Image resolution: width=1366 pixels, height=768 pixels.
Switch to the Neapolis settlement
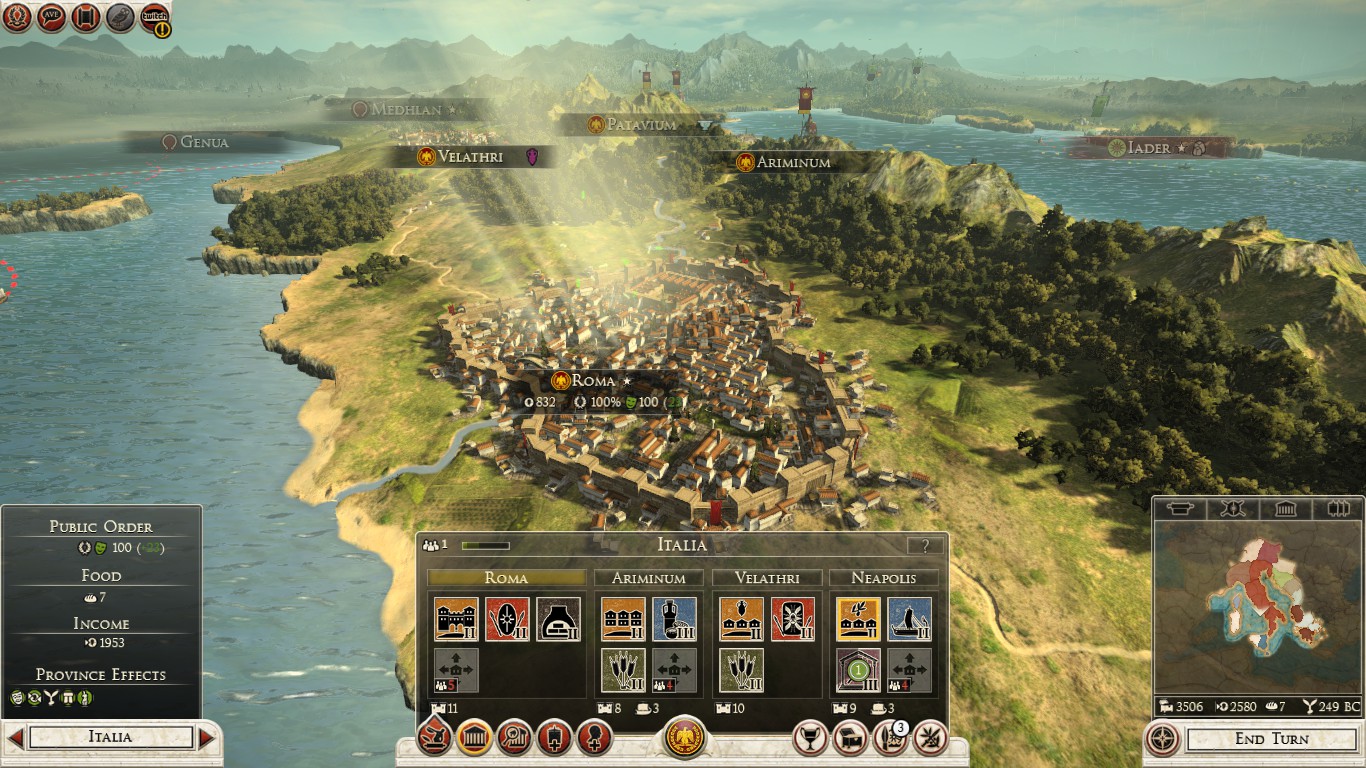884,578
